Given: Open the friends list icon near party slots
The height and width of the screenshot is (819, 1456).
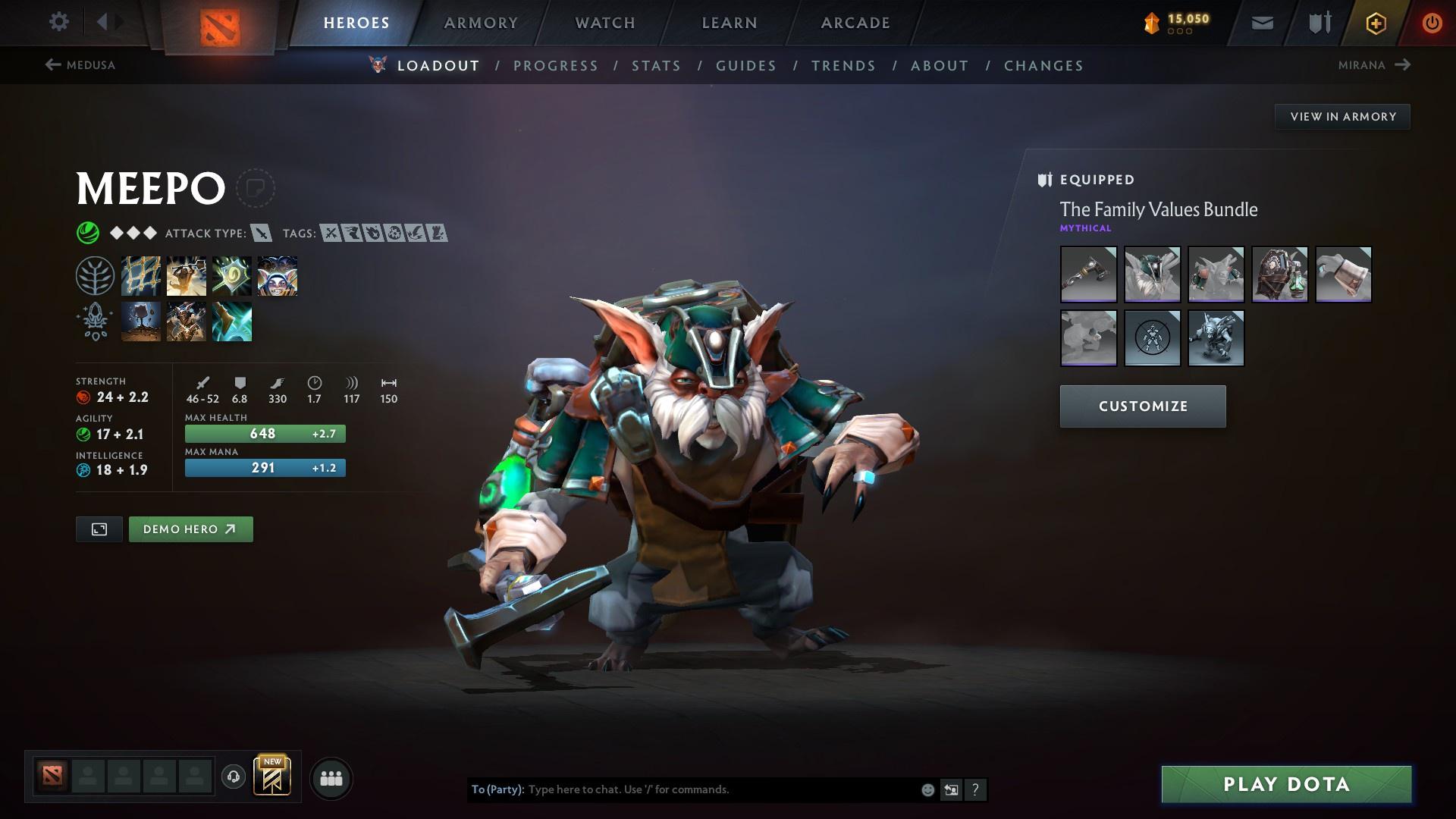Looking at the screenshot, I should tap(330, 777).
